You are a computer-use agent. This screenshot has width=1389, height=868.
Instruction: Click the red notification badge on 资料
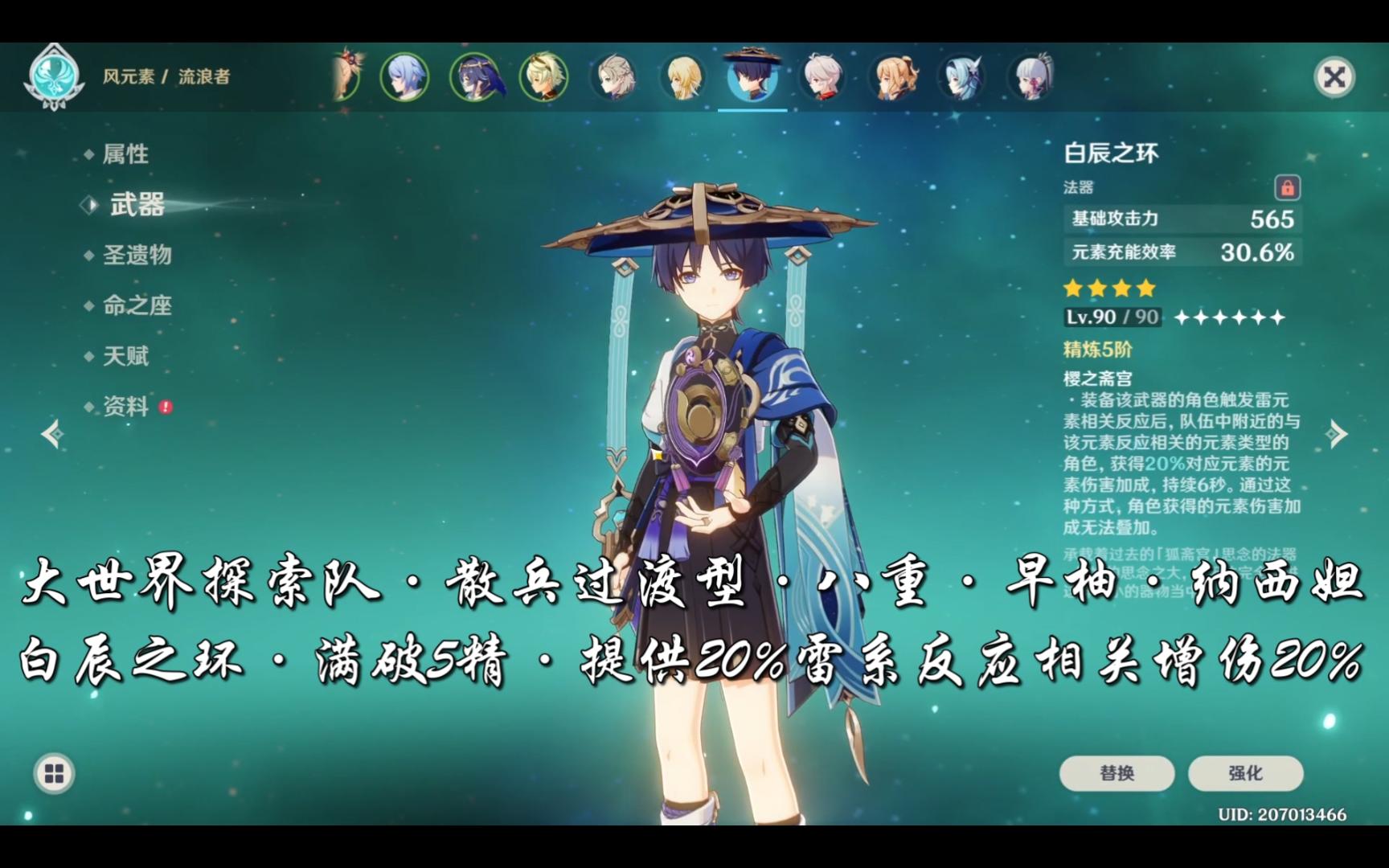[164, 408]
